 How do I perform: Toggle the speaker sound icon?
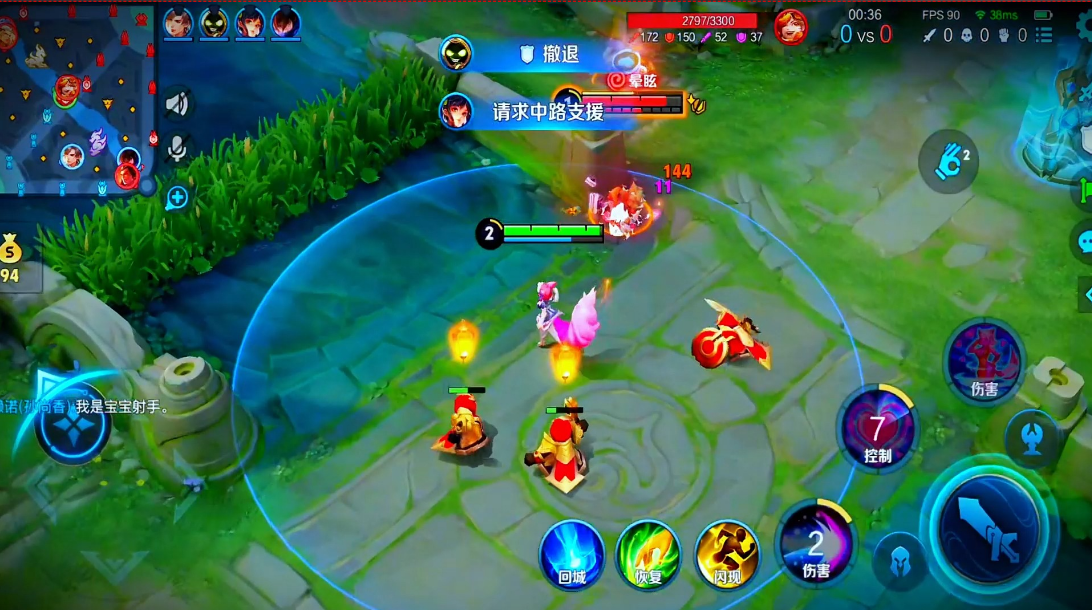177,104
